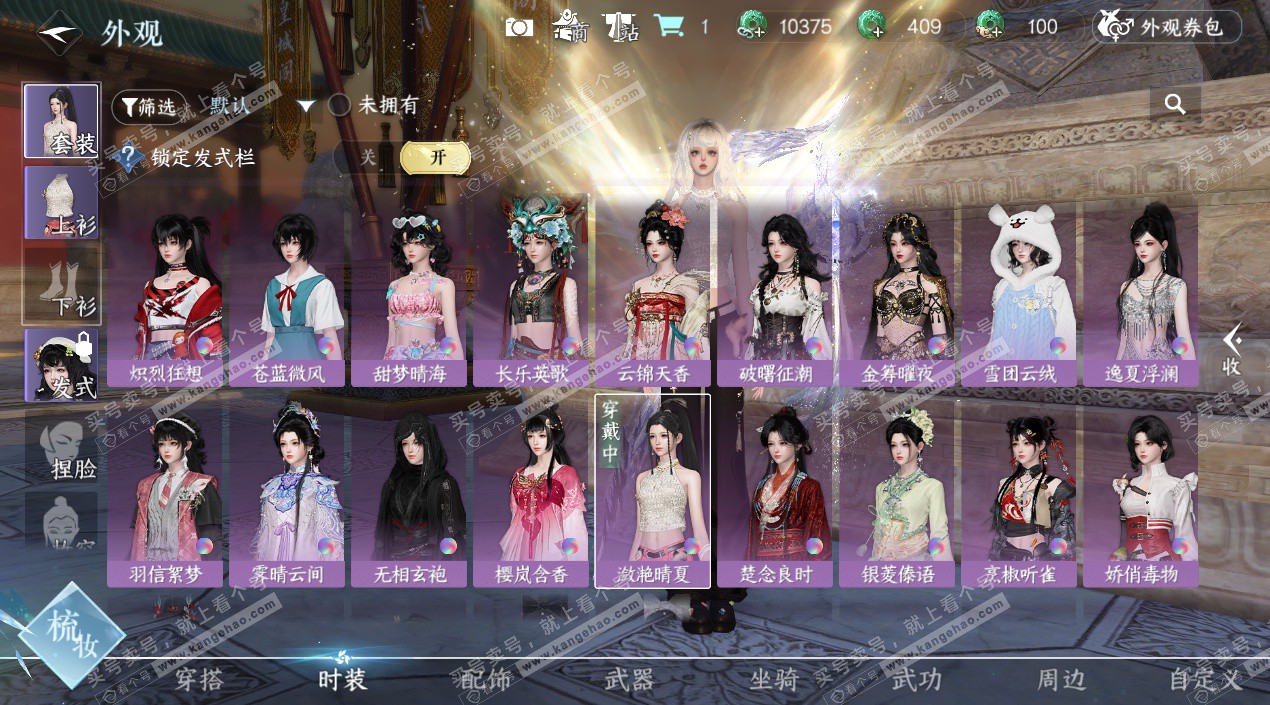Open the search magnifier
Viewport: 1270px width, 705px height.
(1175, 104)
